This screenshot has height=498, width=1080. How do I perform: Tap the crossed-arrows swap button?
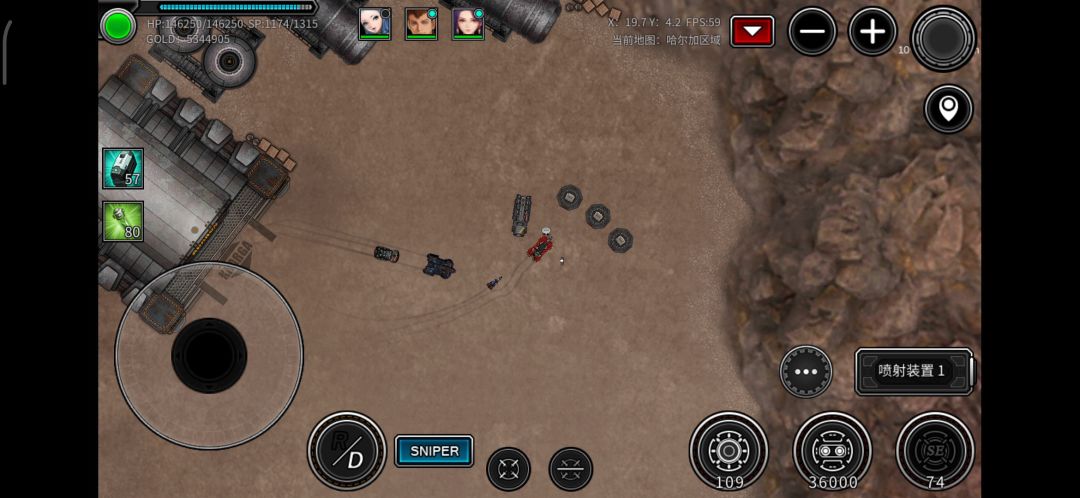coord(571,469)
